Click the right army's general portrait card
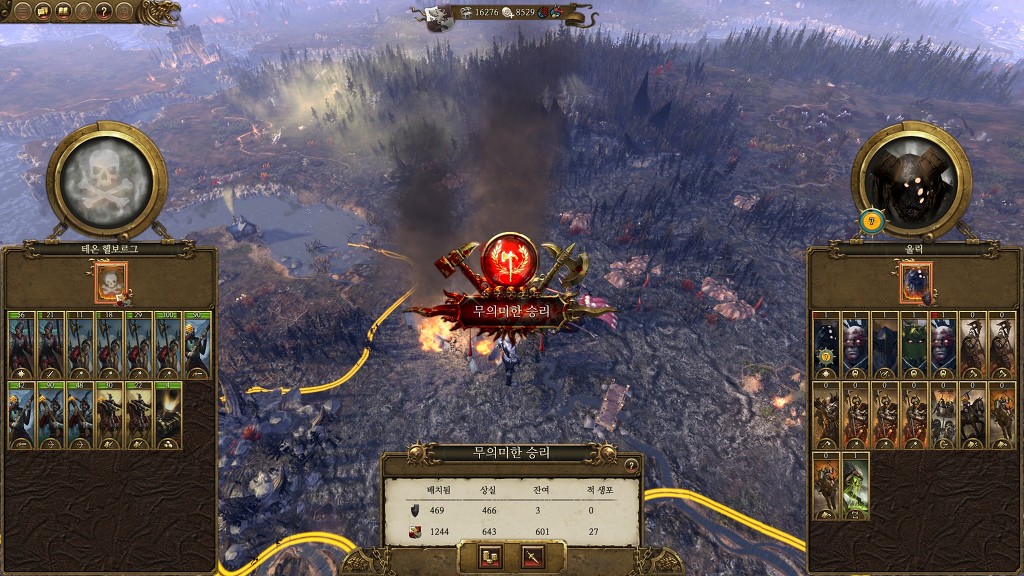The image size is (1024, 576). pyautogui.click(x=915, y=283)
